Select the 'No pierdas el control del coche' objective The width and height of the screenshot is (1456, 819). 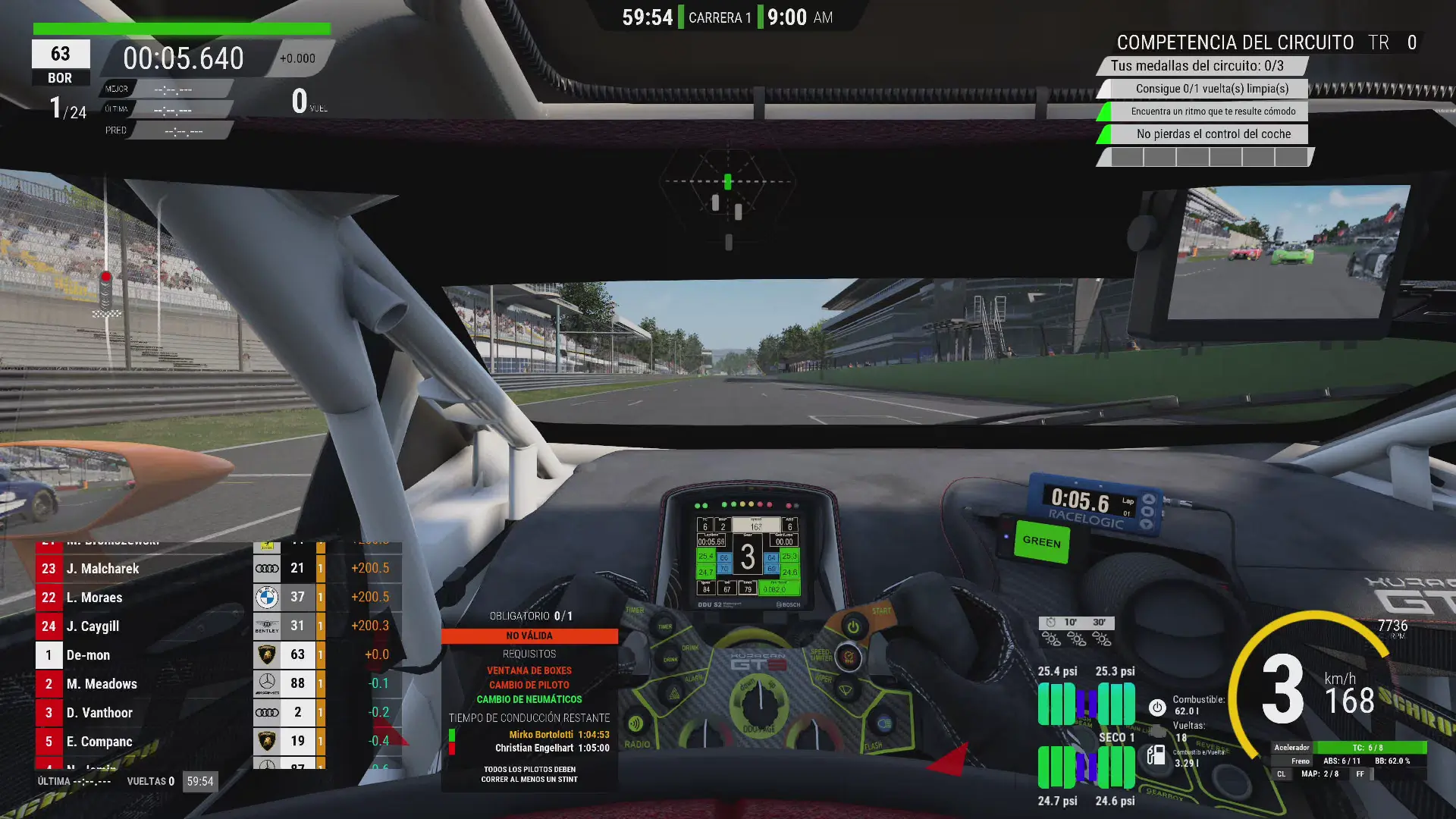[x=1213, y=134]
